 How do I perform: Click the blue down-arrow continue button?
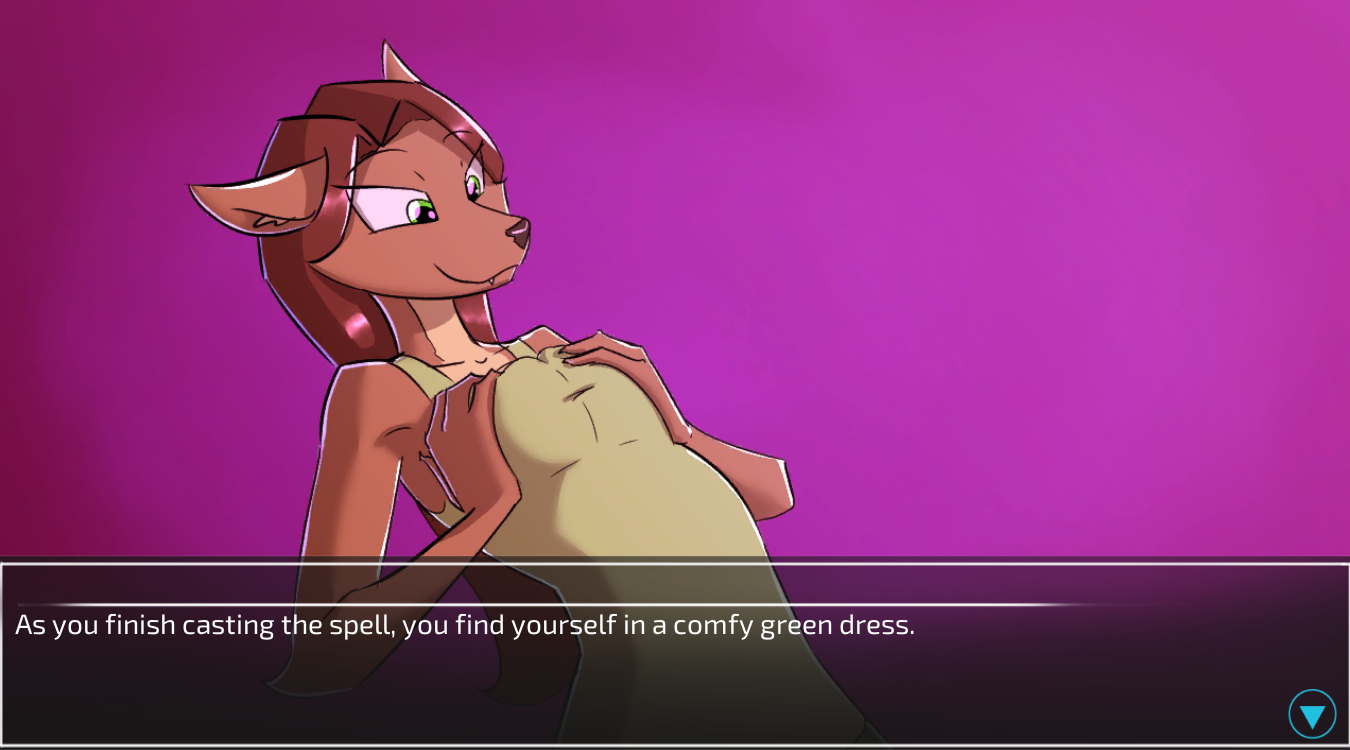[1312, 714]
